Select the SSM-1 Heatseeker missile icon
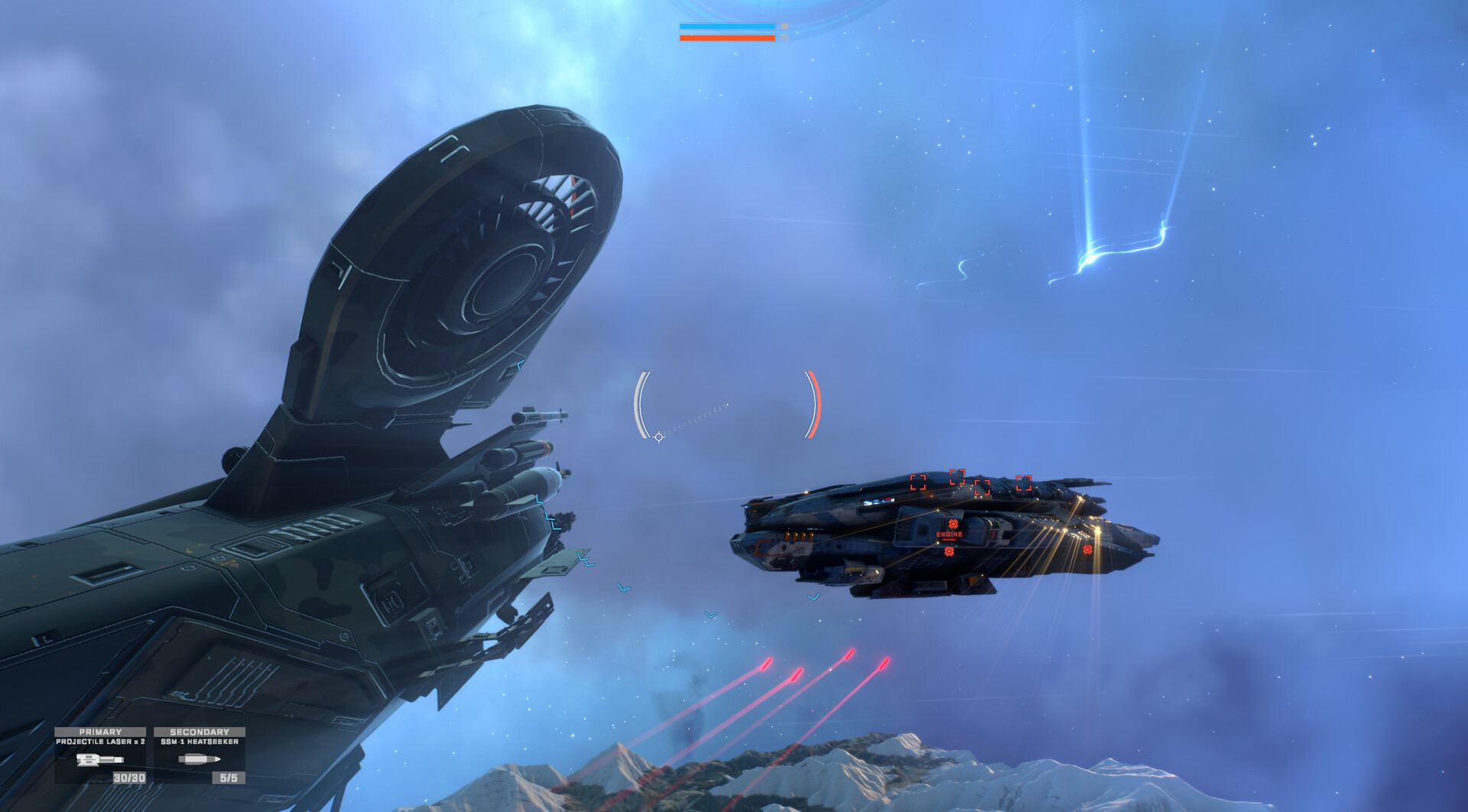1468x812 pixels. pos(200,758)
